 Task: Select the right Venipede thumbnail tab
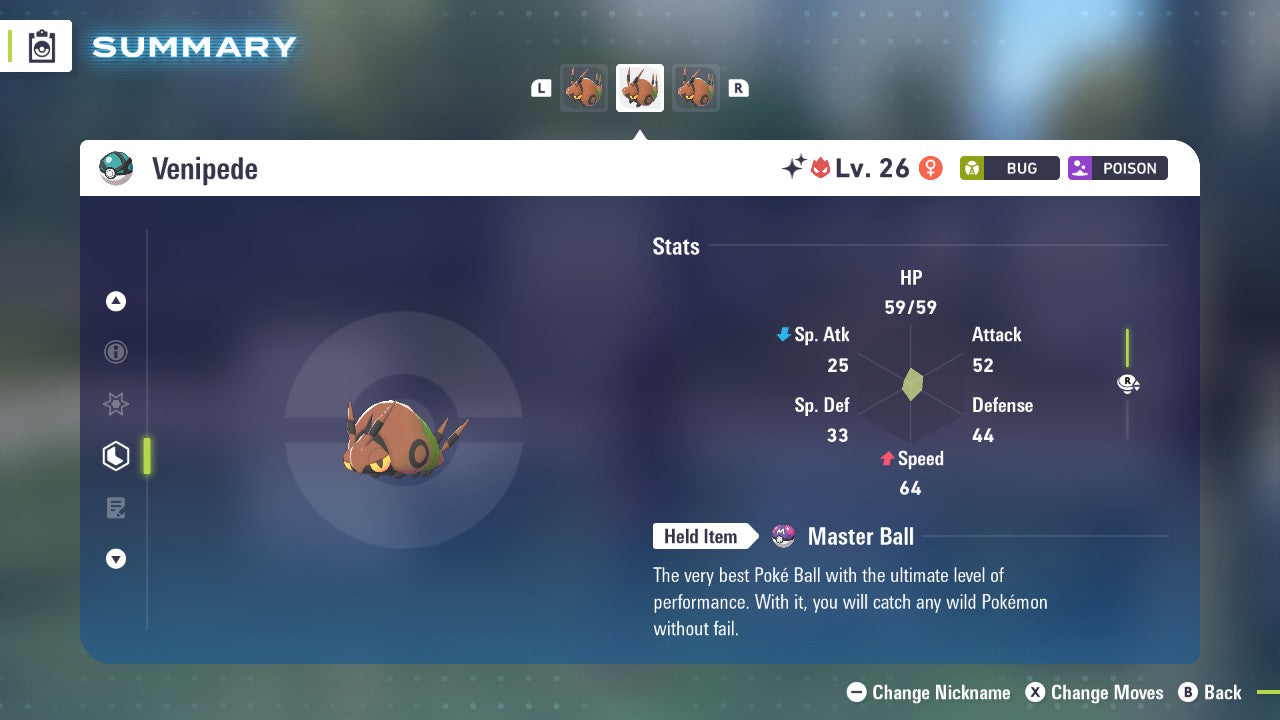pyautogui.click(x=696, y=87)
